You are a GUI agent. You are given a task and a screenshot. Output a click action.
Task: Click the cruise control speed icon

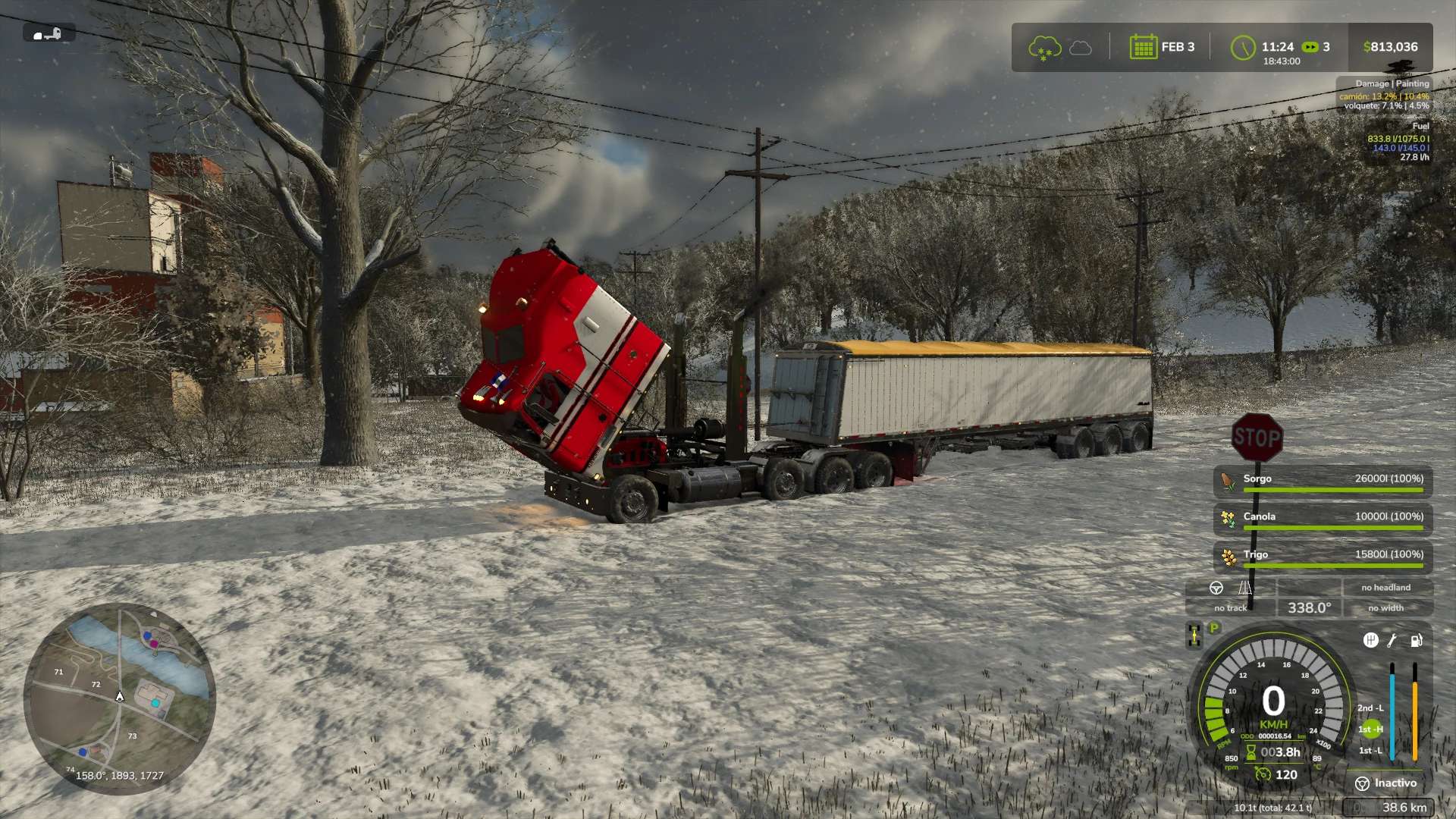1263,774
